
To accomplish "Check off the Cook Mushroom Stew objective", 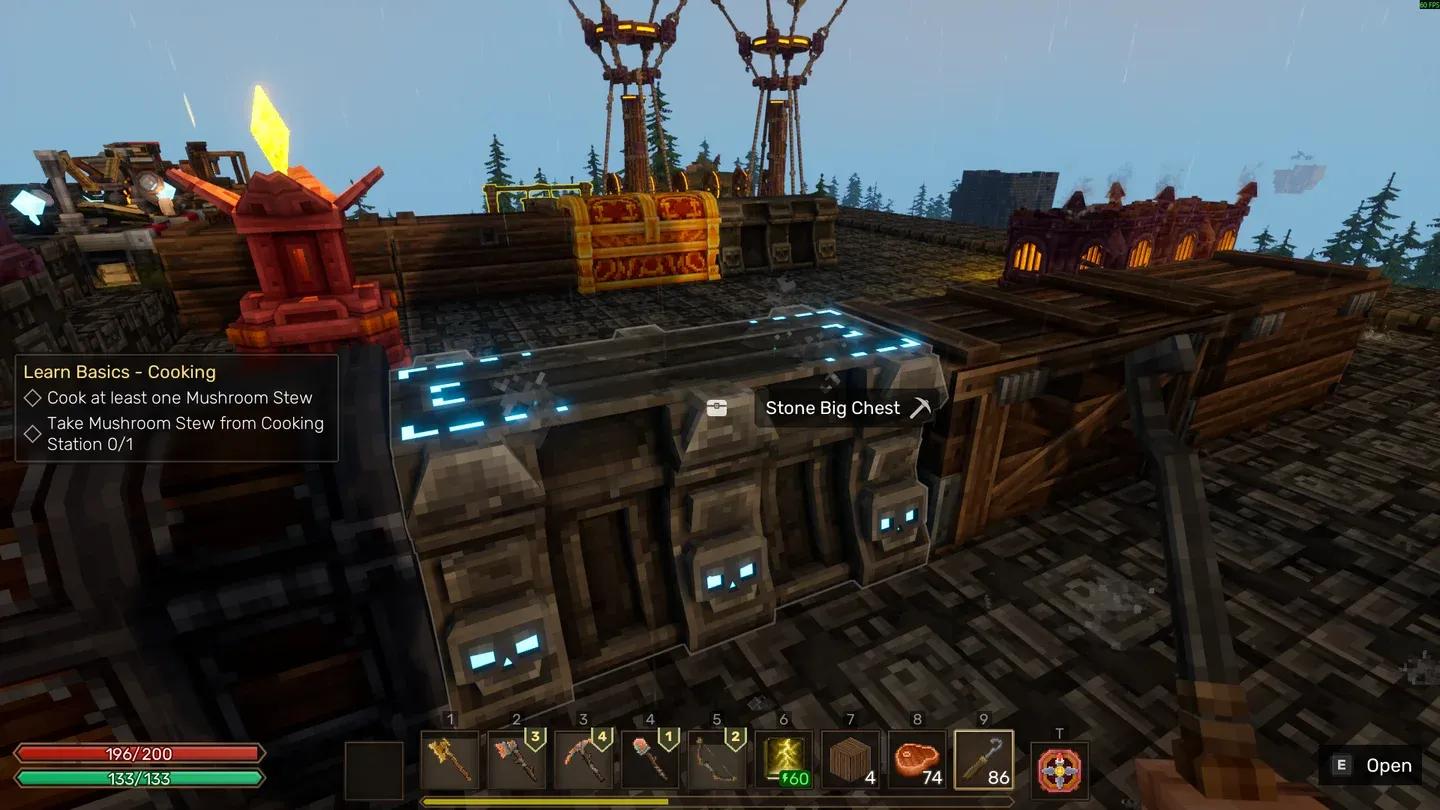I will [33, 398].
